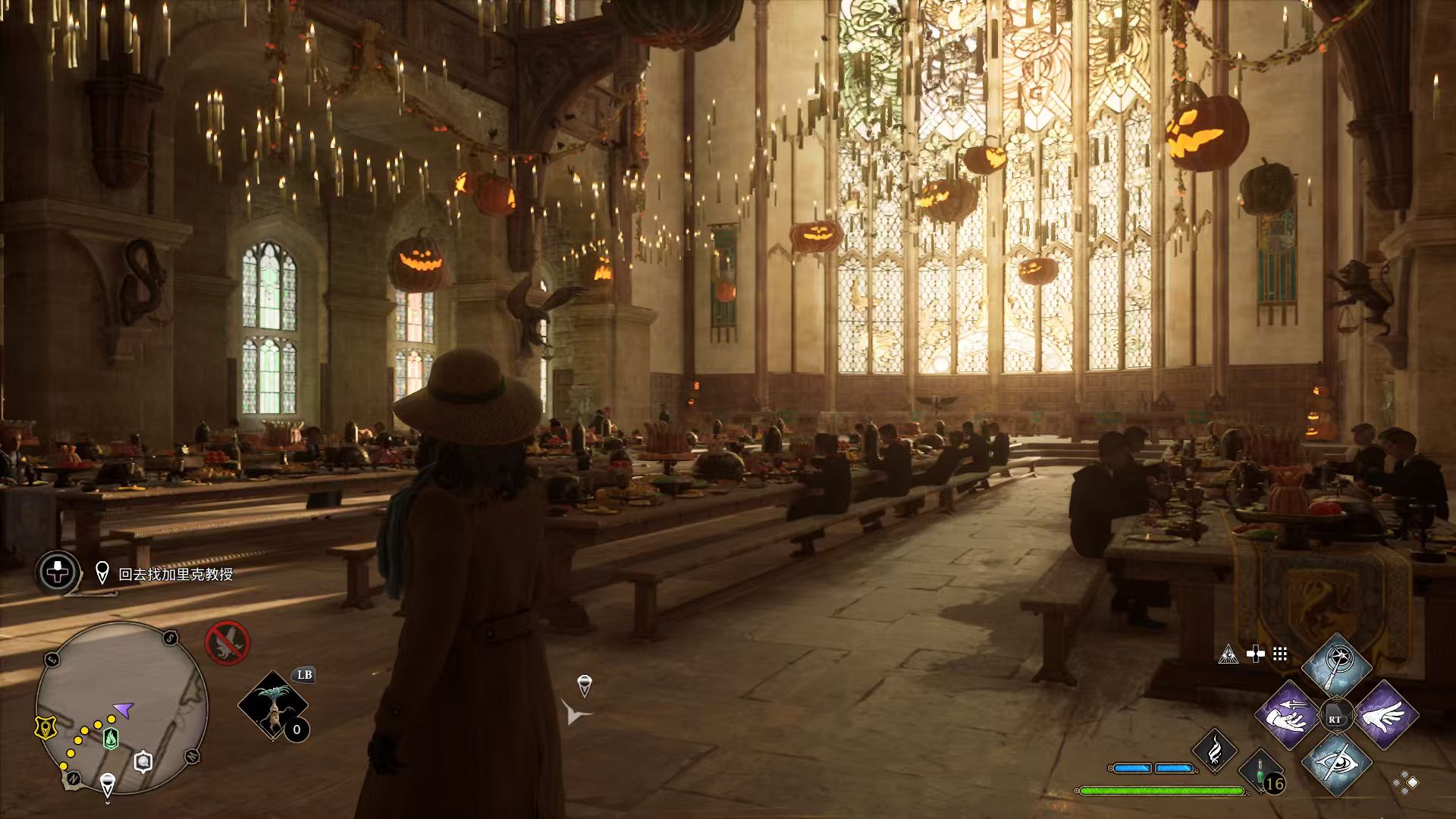The image size is (1456, 819).
Task: Select the speech bubble marker on minimap
Action: point(143,762)
